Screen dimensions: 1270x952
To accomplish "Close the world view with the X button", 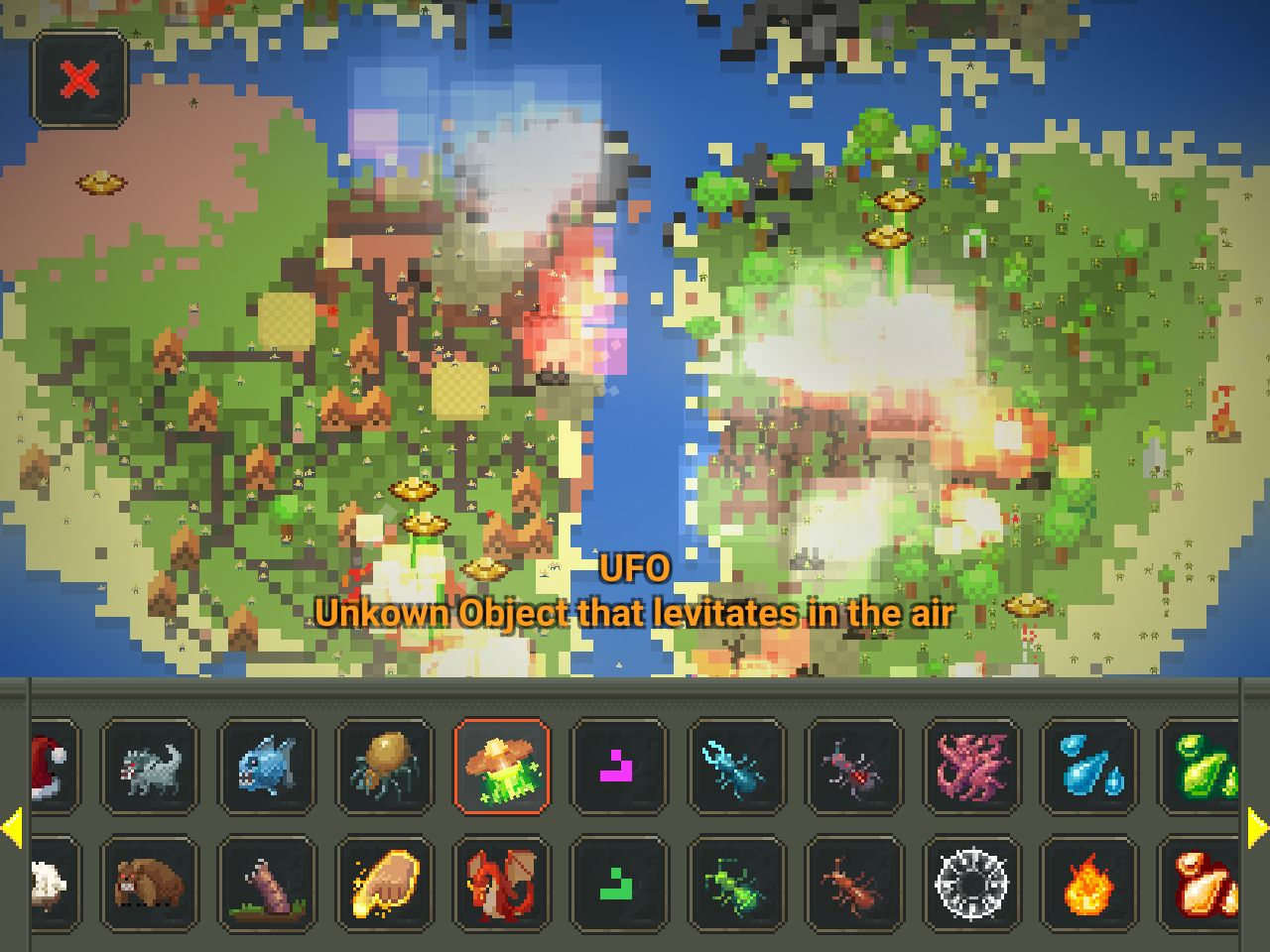I will [79, 78].
